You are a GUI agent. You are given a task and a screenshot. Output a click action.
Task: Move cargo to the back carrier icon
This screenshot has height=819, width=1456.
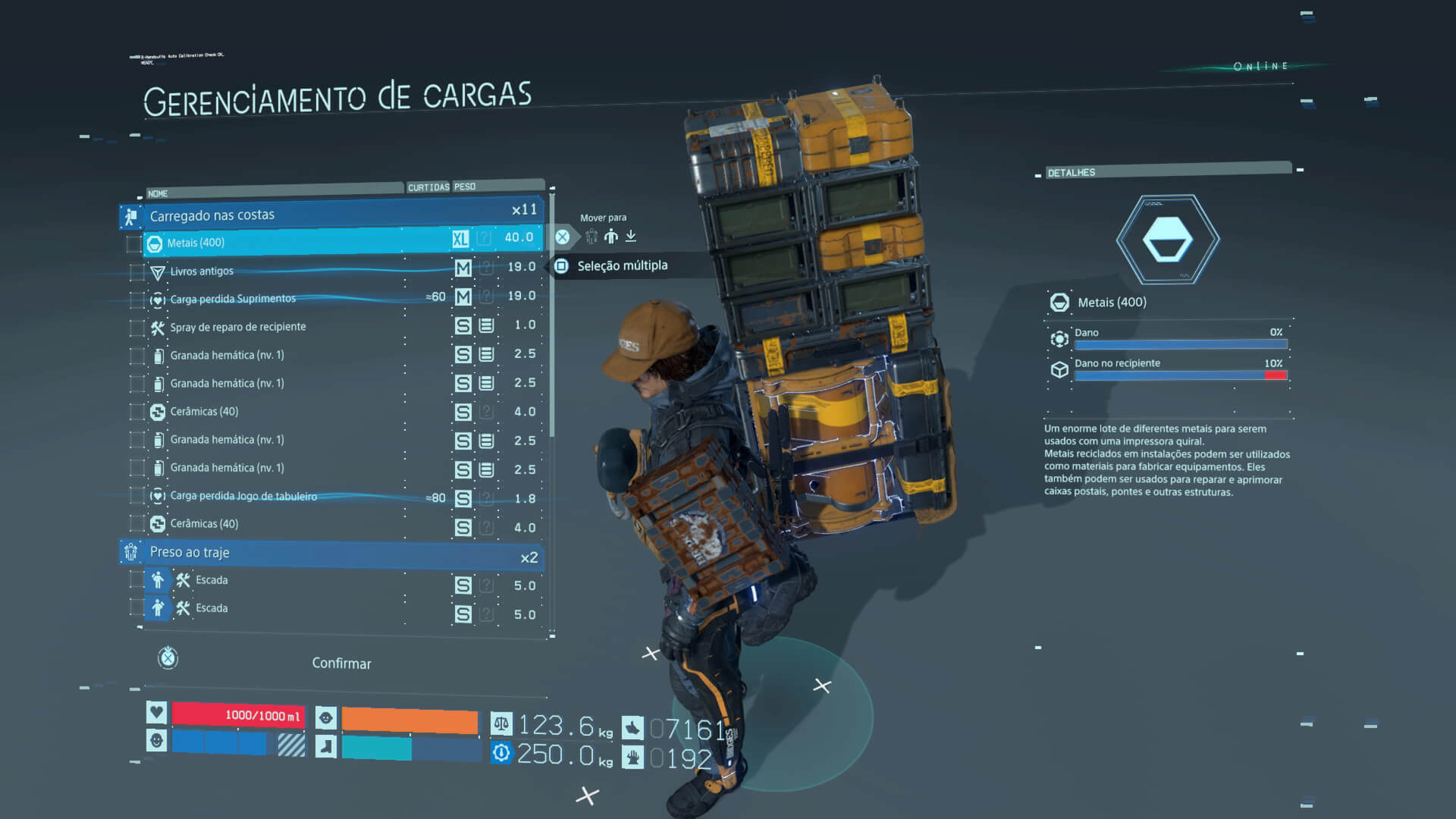pyautogui.click(x=611, y=237)
